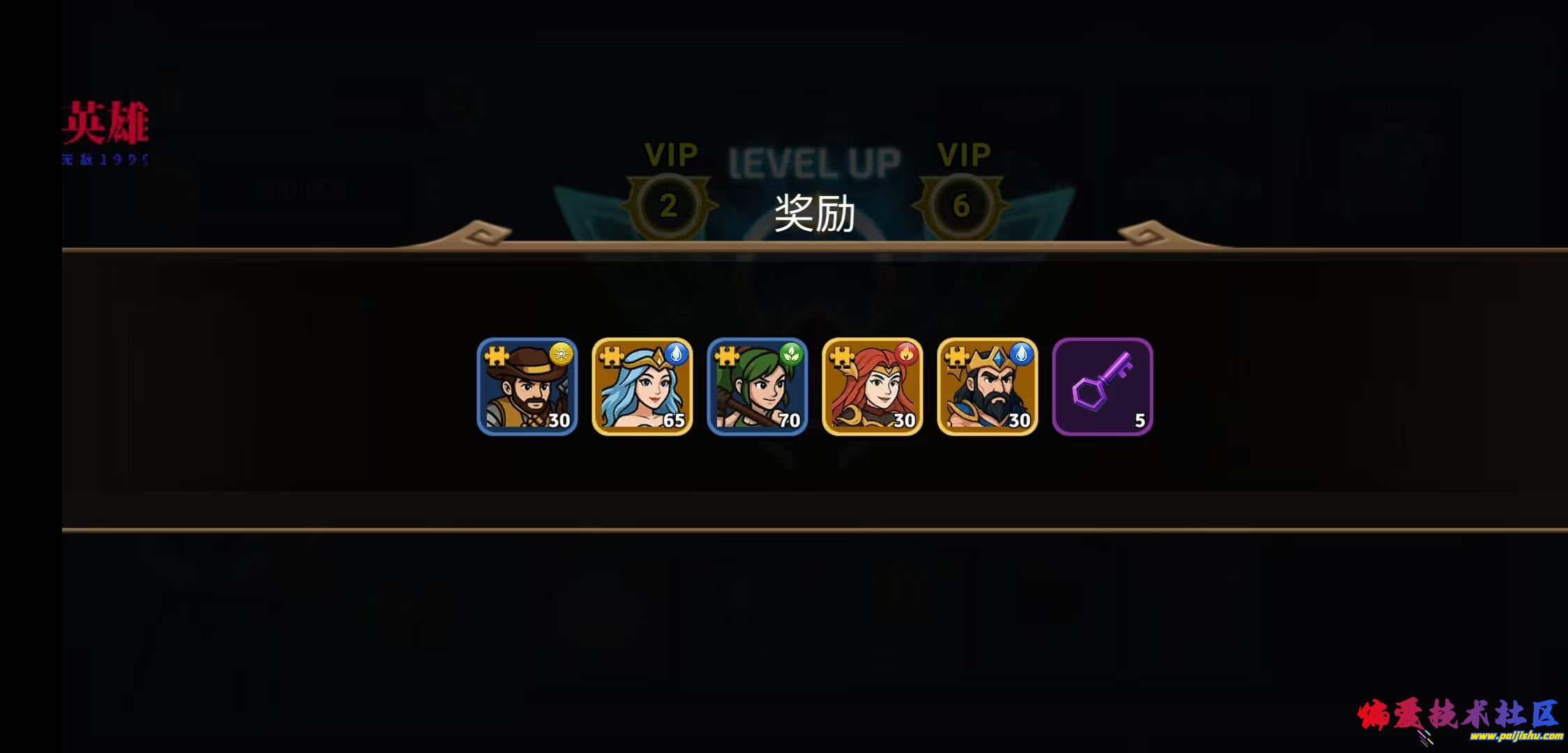Image resolution: width=1568 pixels, height=753 pixels.
Task: Select the cowboy hero shard reward
Action: (527, 387)
